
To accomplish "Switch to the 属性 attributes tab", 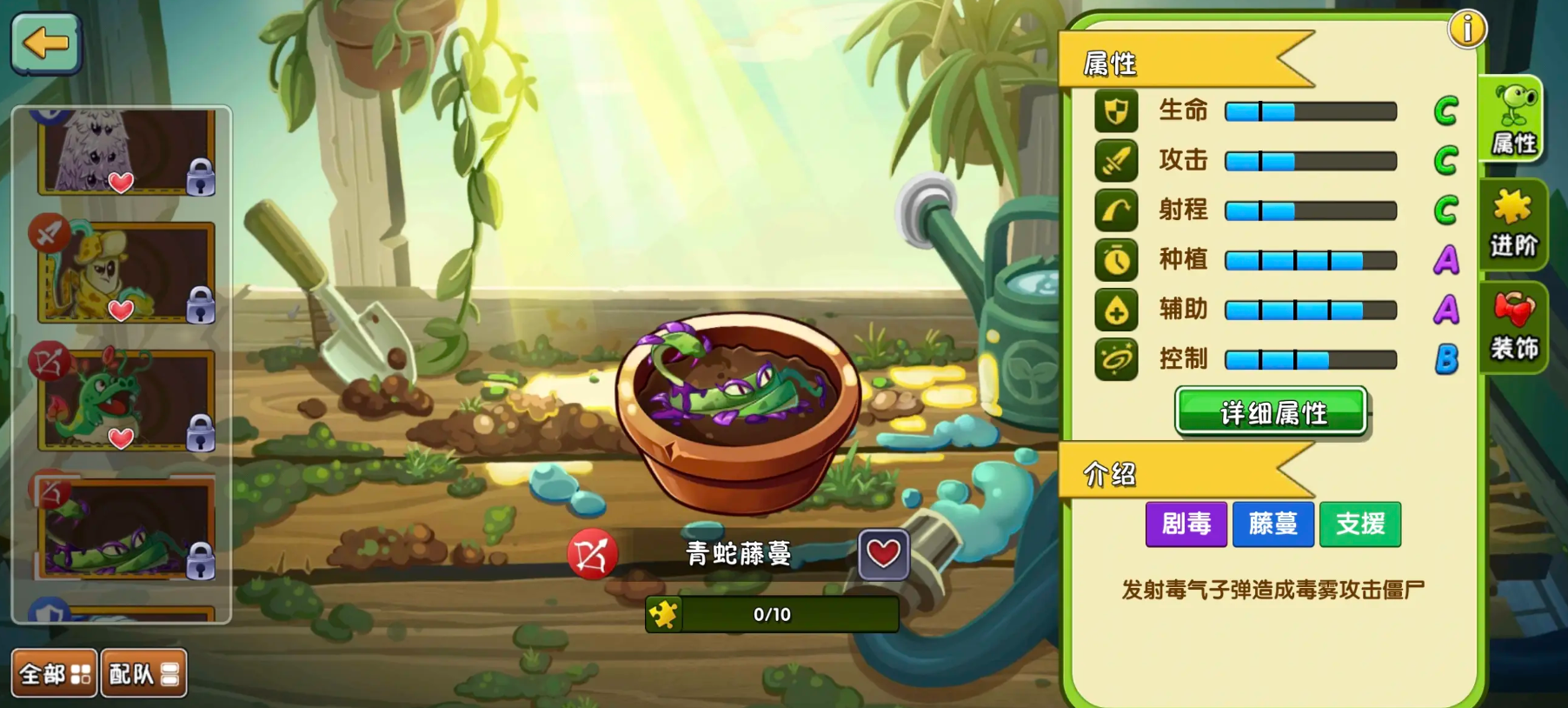I will pos(1515,121).
